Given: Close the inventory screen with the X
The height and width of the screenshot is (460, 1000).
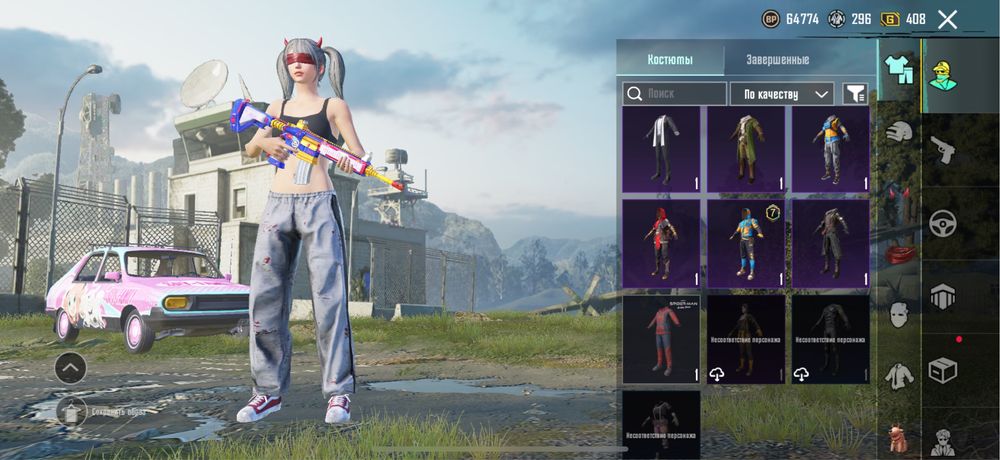Looking at the screenshot, I should (947, 19).
